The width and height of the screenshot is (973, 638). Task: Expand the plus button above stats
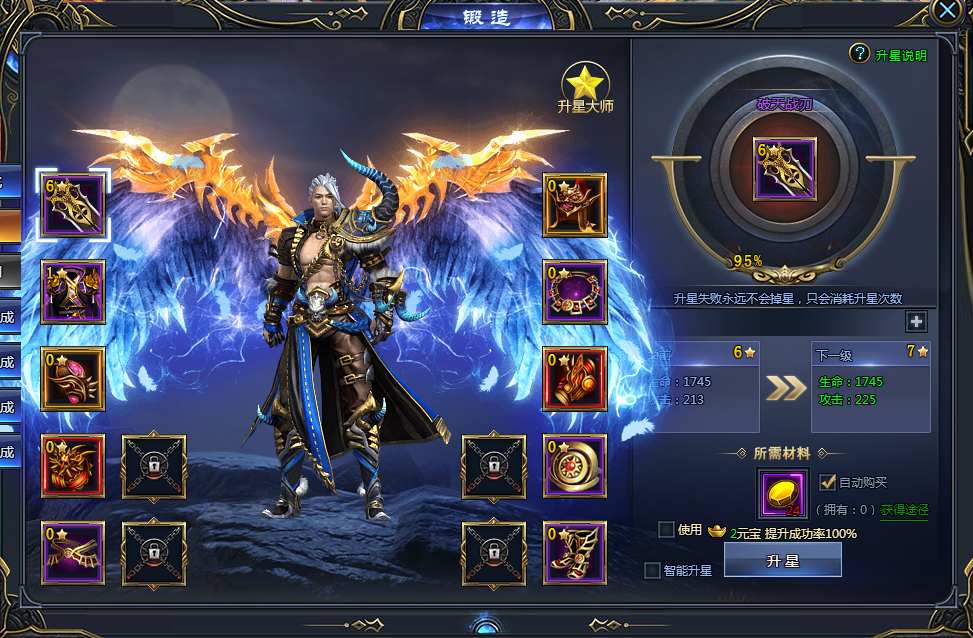(x=916, y=321)
